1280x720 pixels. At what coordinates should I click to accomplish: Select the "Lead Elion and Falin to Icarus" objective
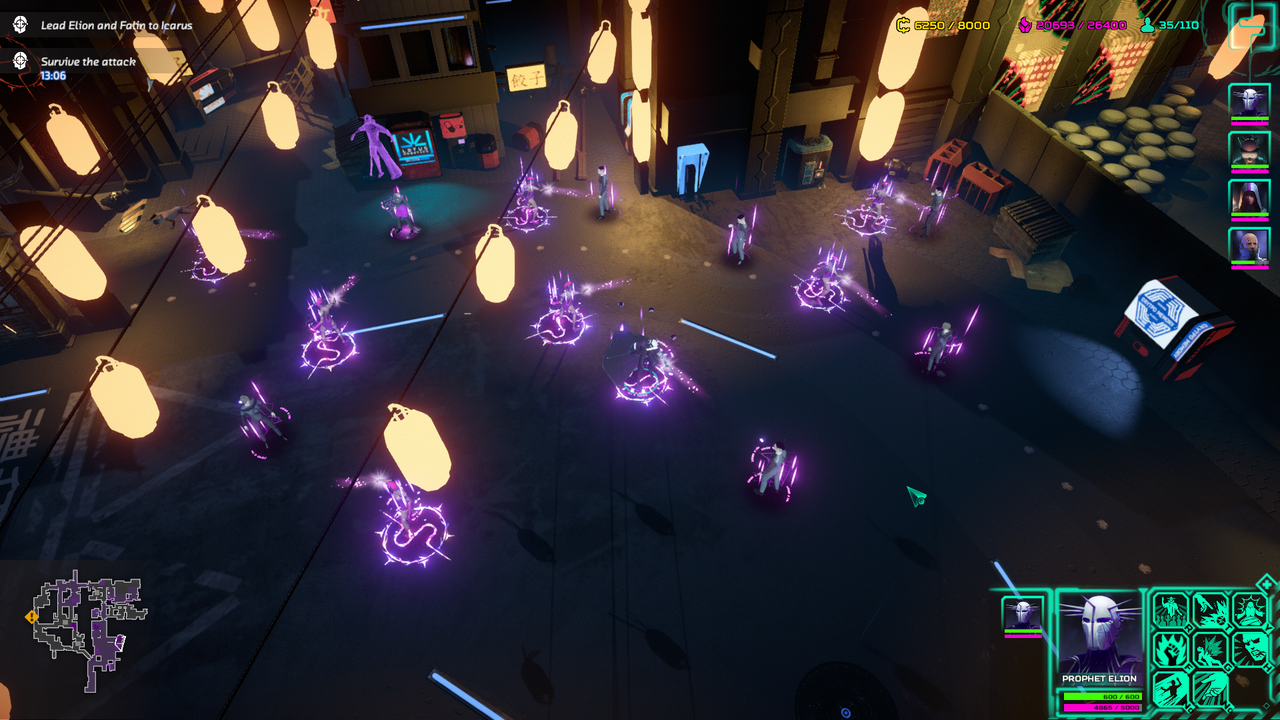pyautogui.click(x=116, y=25)
